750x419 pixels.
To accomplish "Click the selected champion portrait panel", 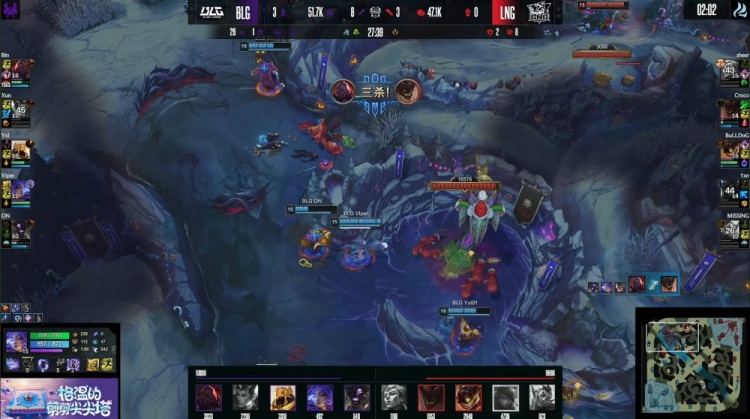I will 17,343.
